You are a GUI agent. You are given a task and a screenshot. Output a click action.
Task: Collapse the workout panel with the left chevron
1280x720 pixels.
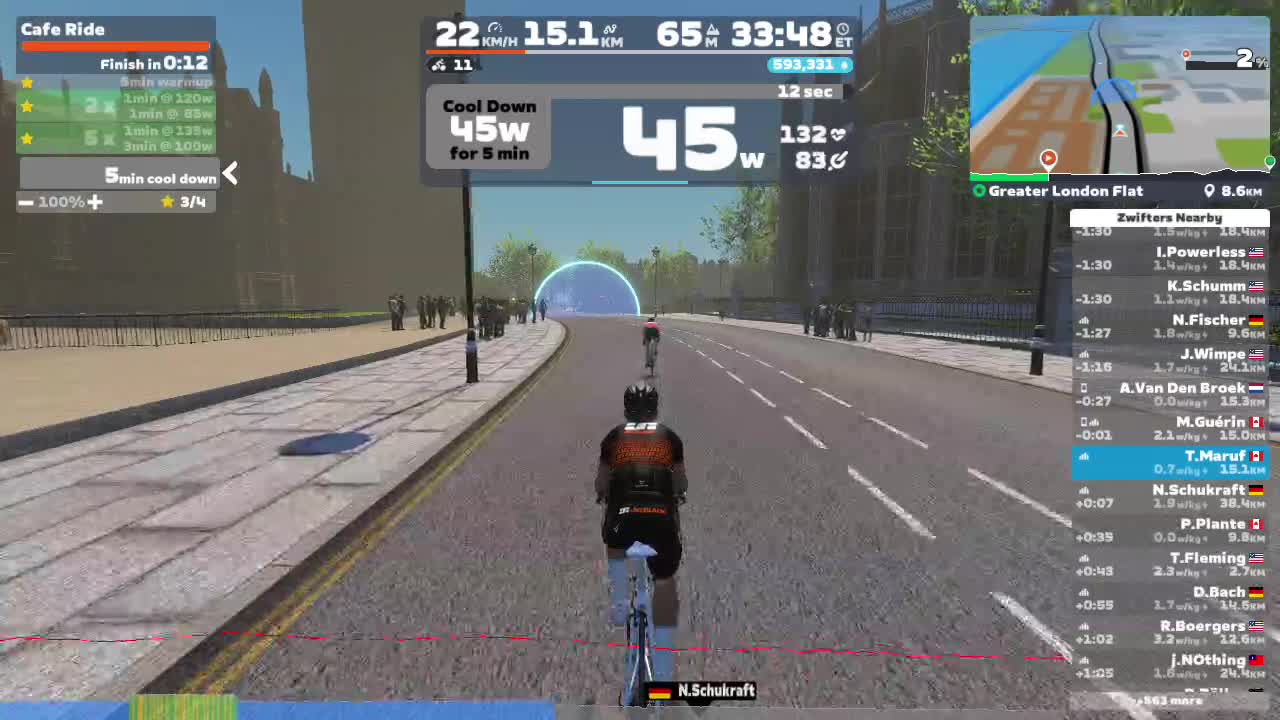pyautogui.click(x=229, y=174)
